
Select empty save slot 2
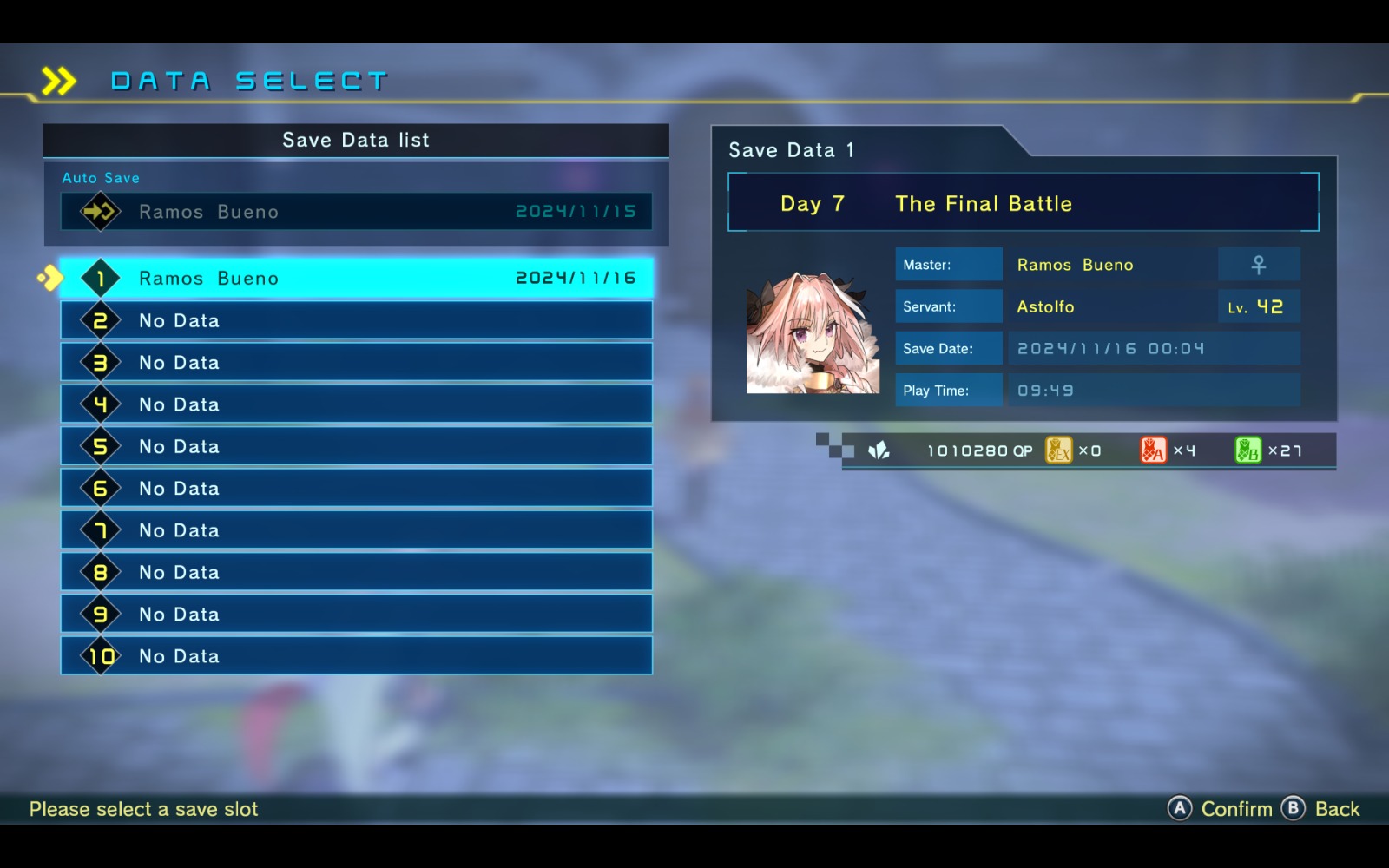pyautogui.click(x=356, y=320)
